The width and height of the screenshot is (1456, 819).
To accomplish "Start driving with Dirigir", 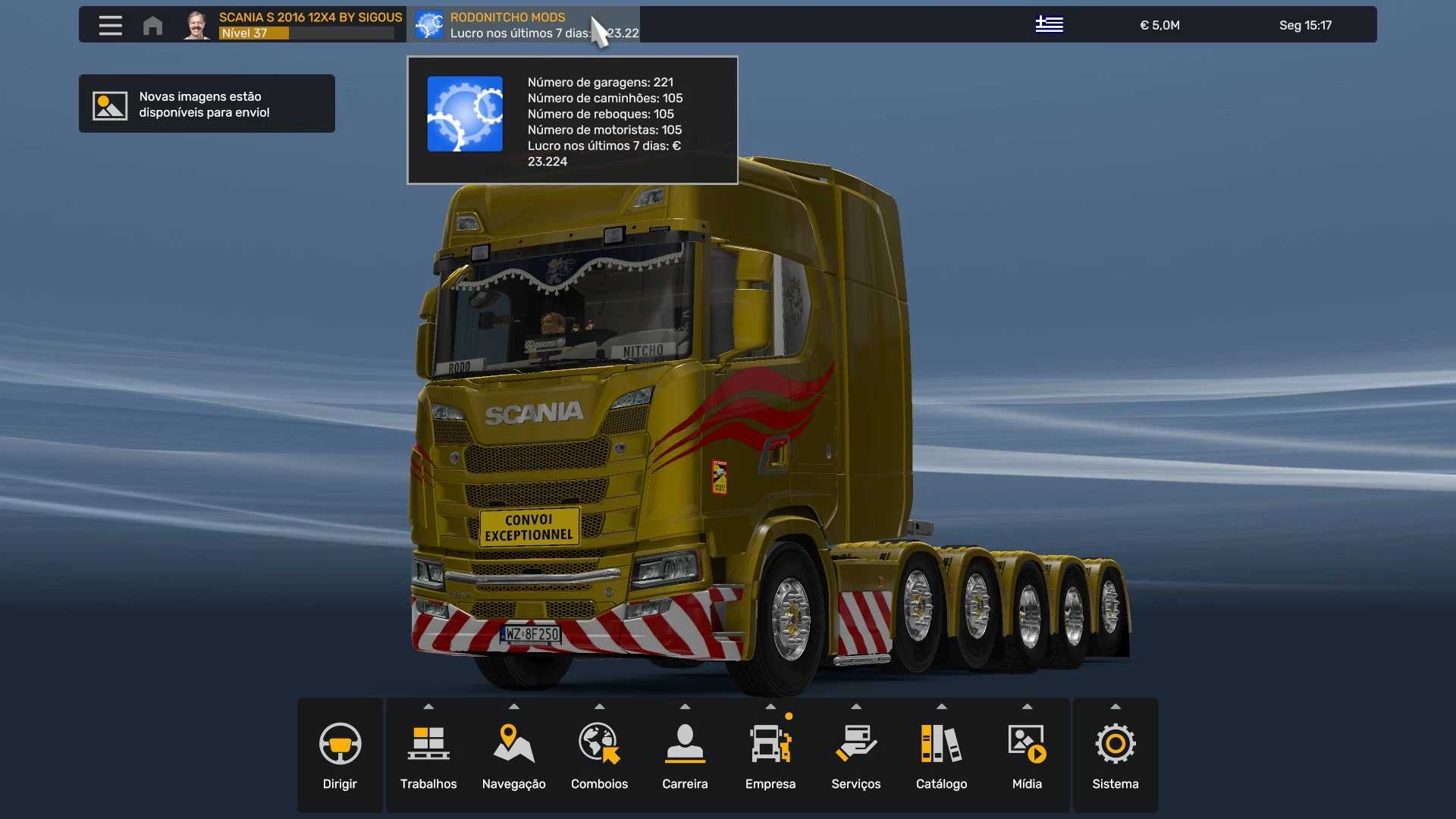I will coord(340,755).
